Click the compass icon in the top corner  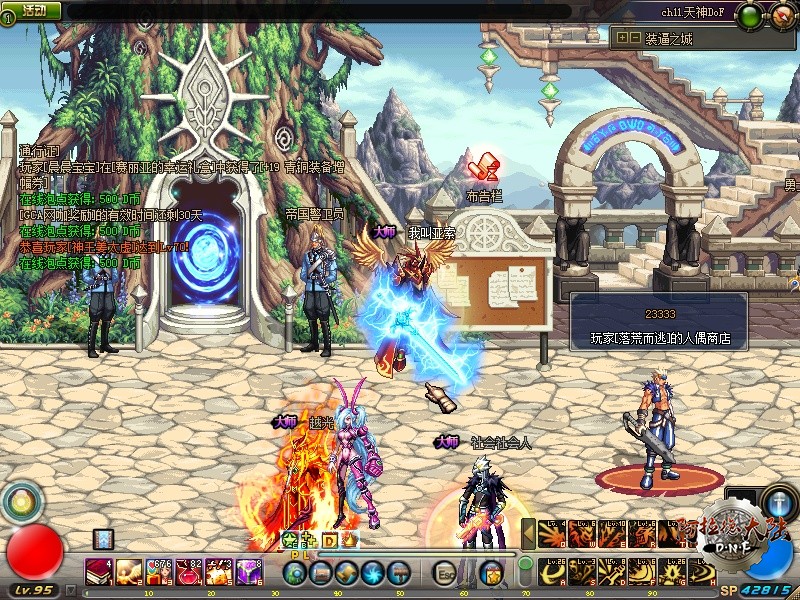coord(778,16)
